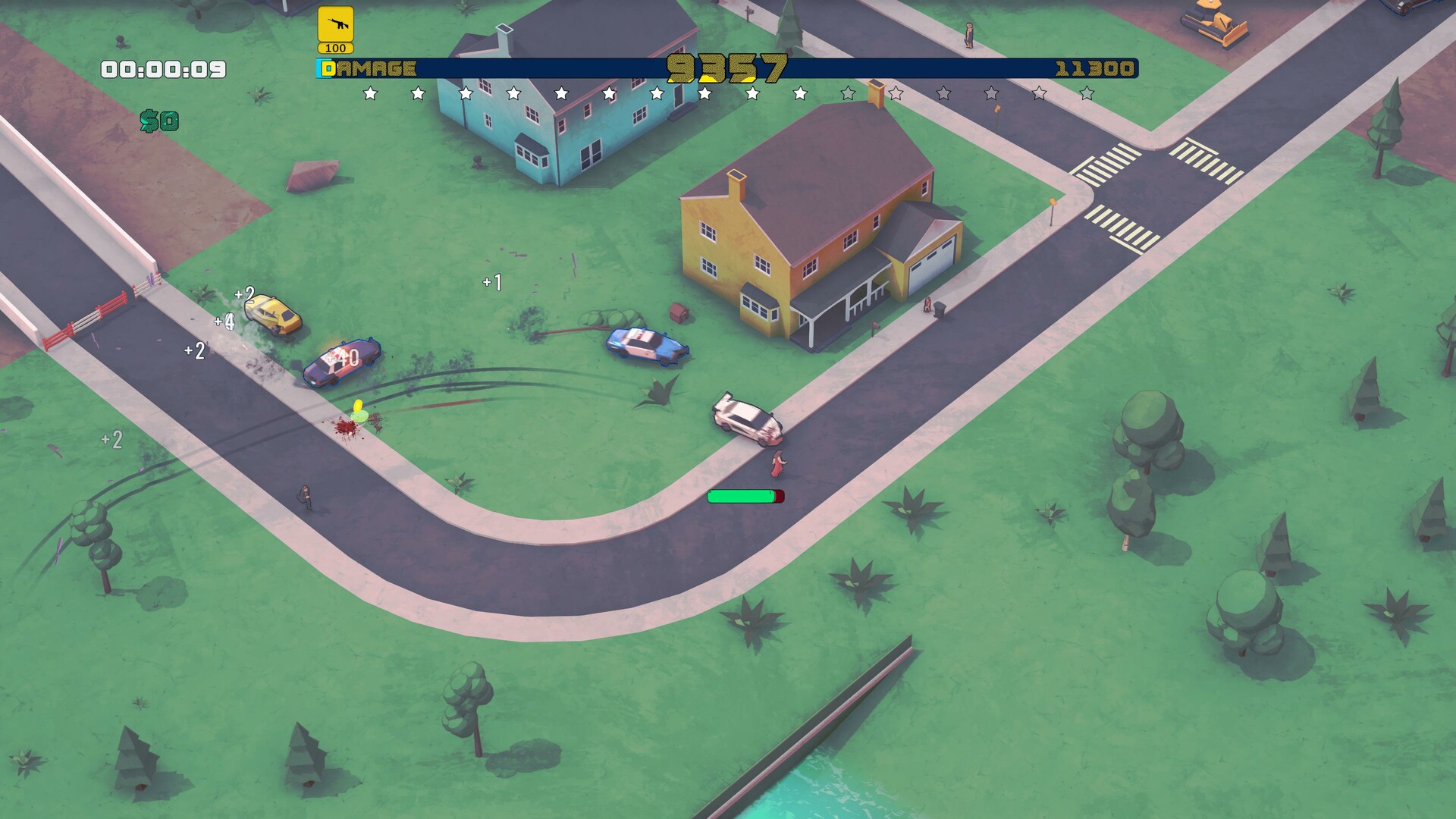Toggle the DAMAGE label on the progress bar
The height and width of the screenshot is (819, 1456).
pos(374,70)
